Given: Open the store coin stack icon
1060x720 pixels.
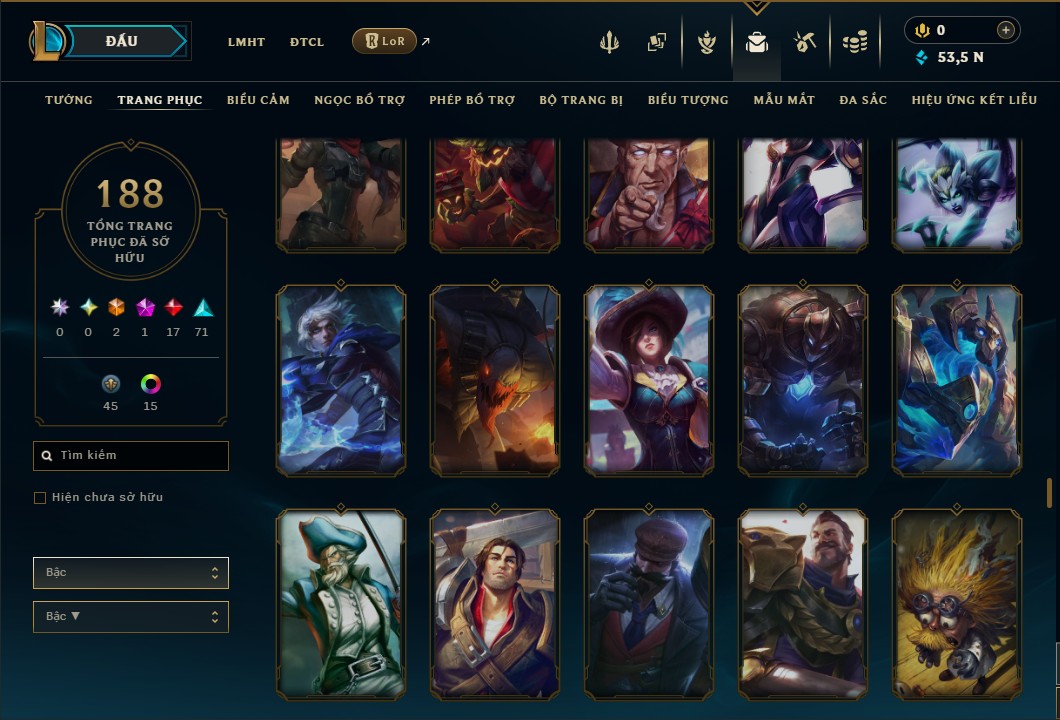Looking at the screenshot, I should (x=854, y=42).
